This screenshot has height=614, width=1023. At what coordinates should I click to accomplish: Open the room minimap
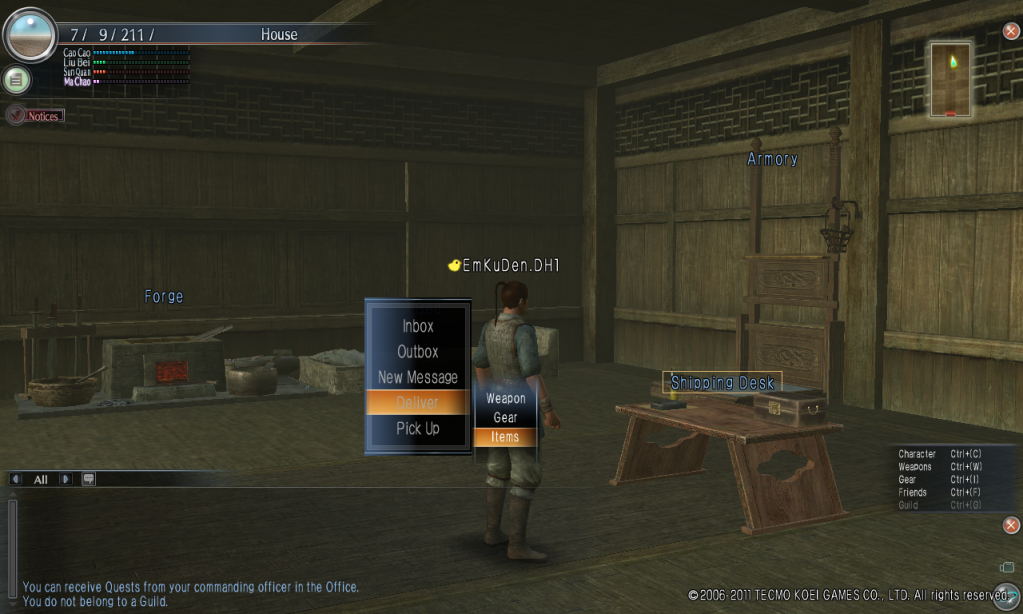(950, 78)
